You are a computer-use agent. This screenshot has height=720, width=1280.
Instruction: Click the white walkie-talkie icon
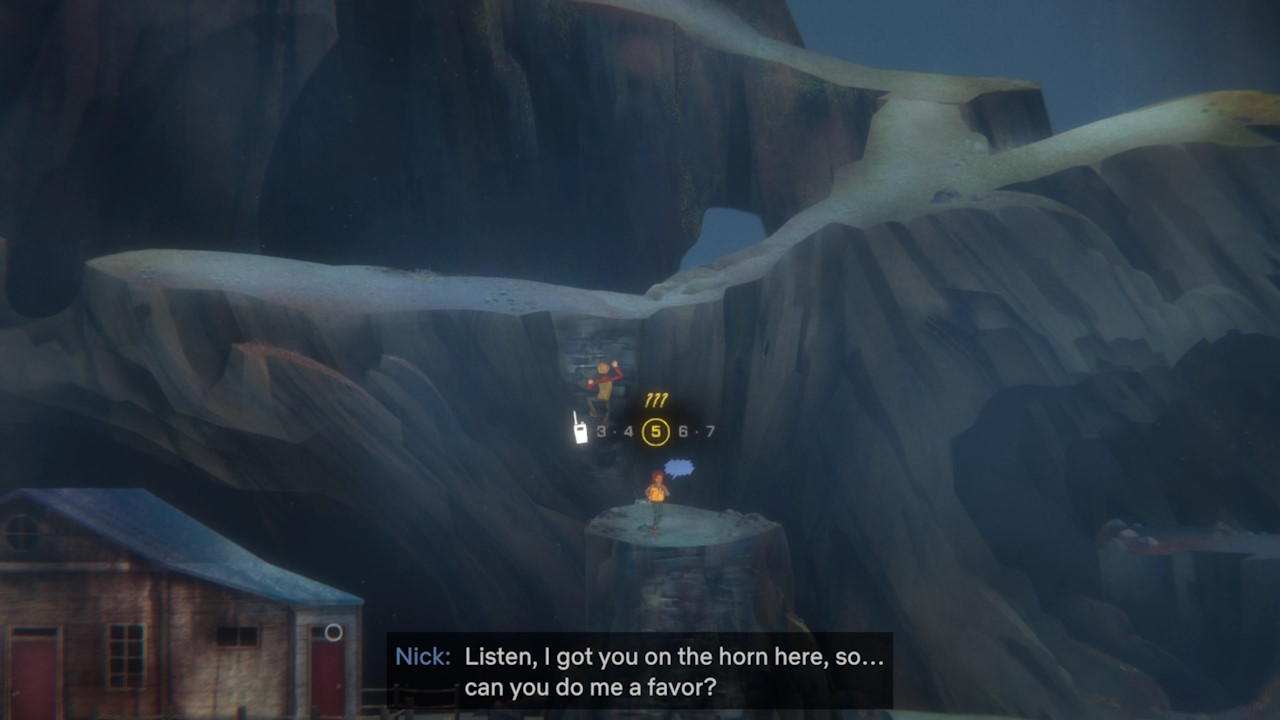(x=579, y=428)
